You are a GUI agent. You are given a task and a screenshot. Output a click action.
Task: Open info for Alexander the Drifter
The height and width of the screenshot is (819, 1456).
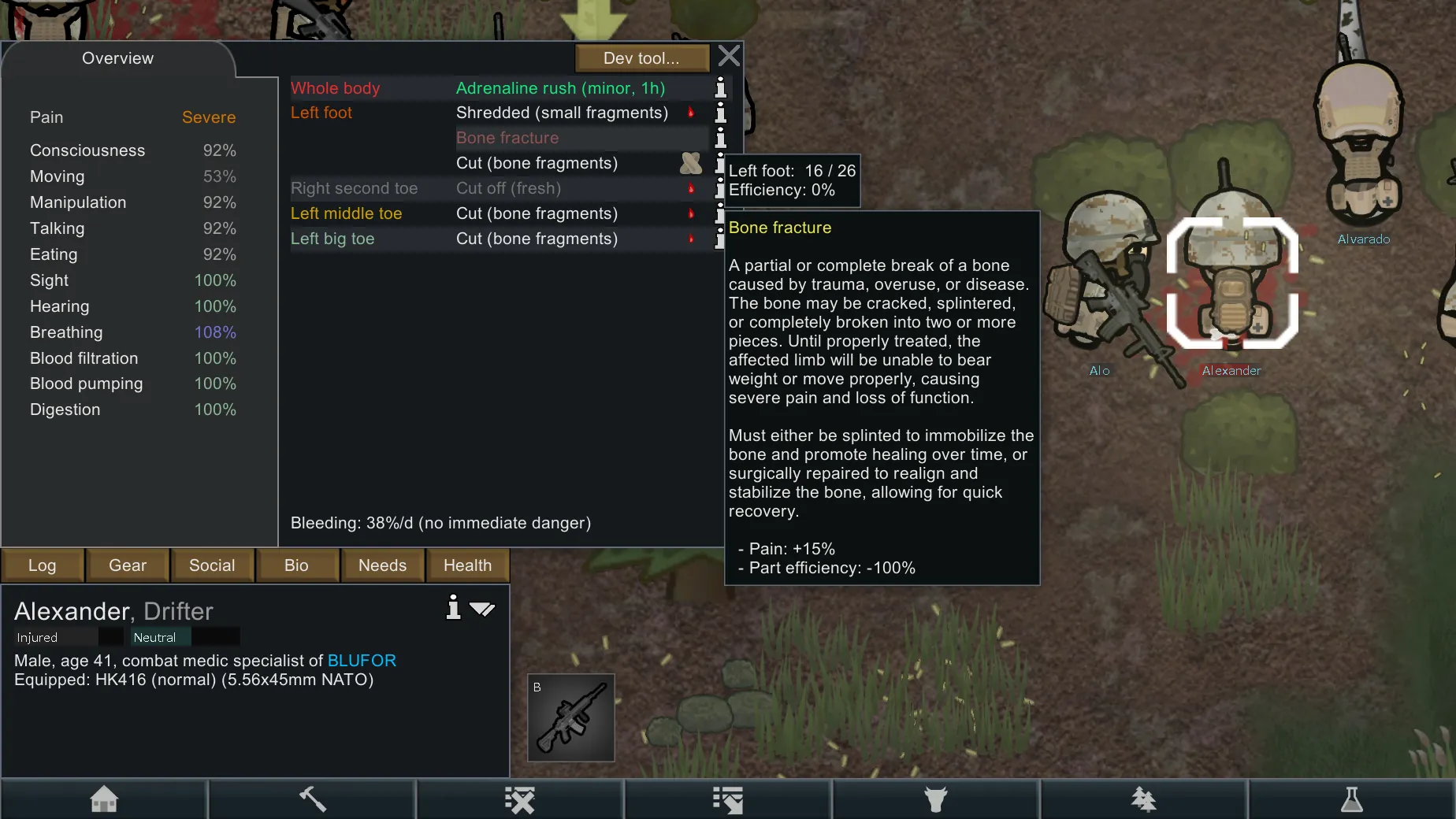click(x=453, y=607)
